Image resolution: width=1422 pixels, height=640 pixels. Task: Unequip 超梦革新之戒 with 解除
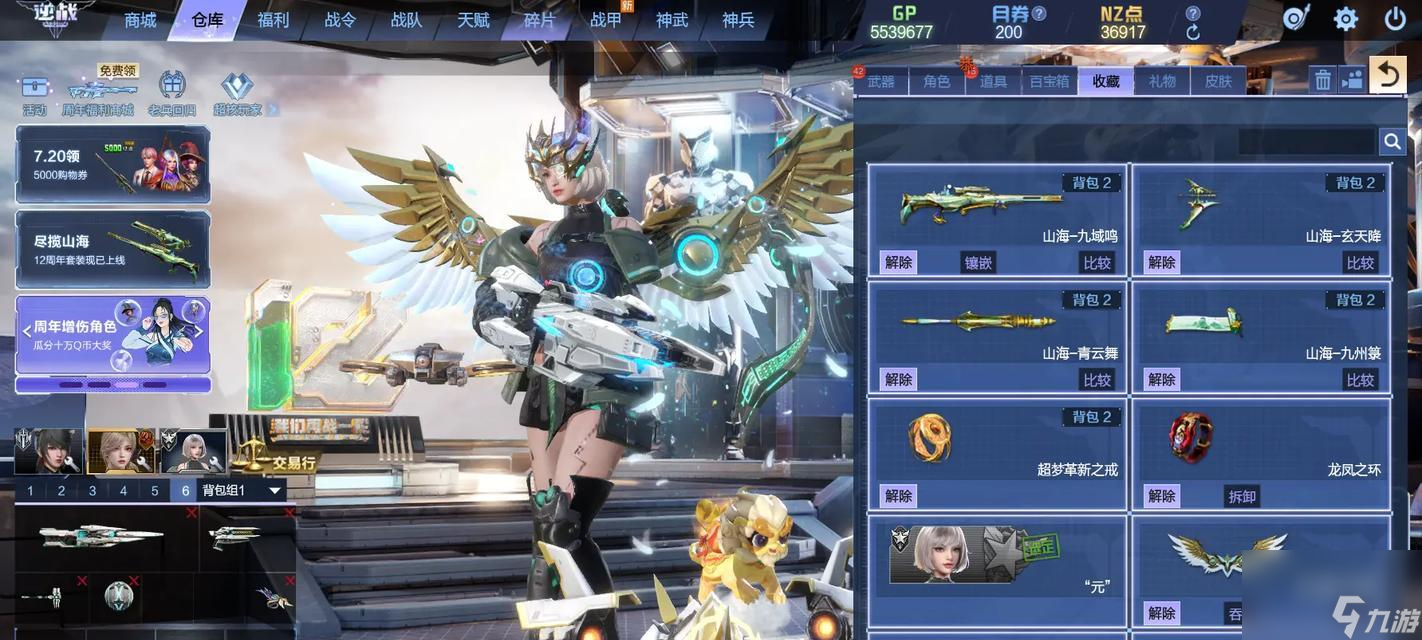(x=898, y=496)
